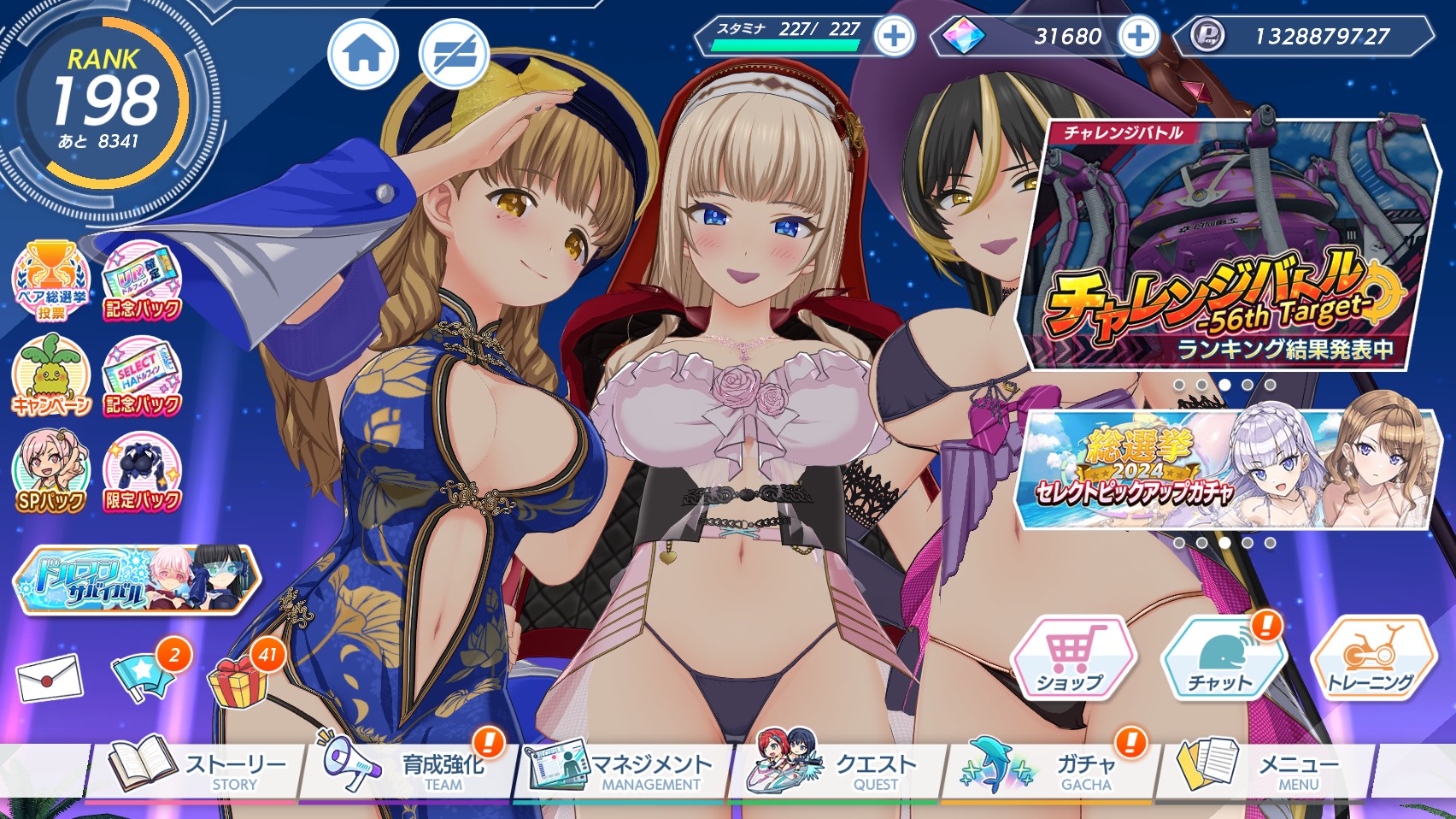
Task: Toggle the hide-interface slashed icon
Action: click(453, 55)
